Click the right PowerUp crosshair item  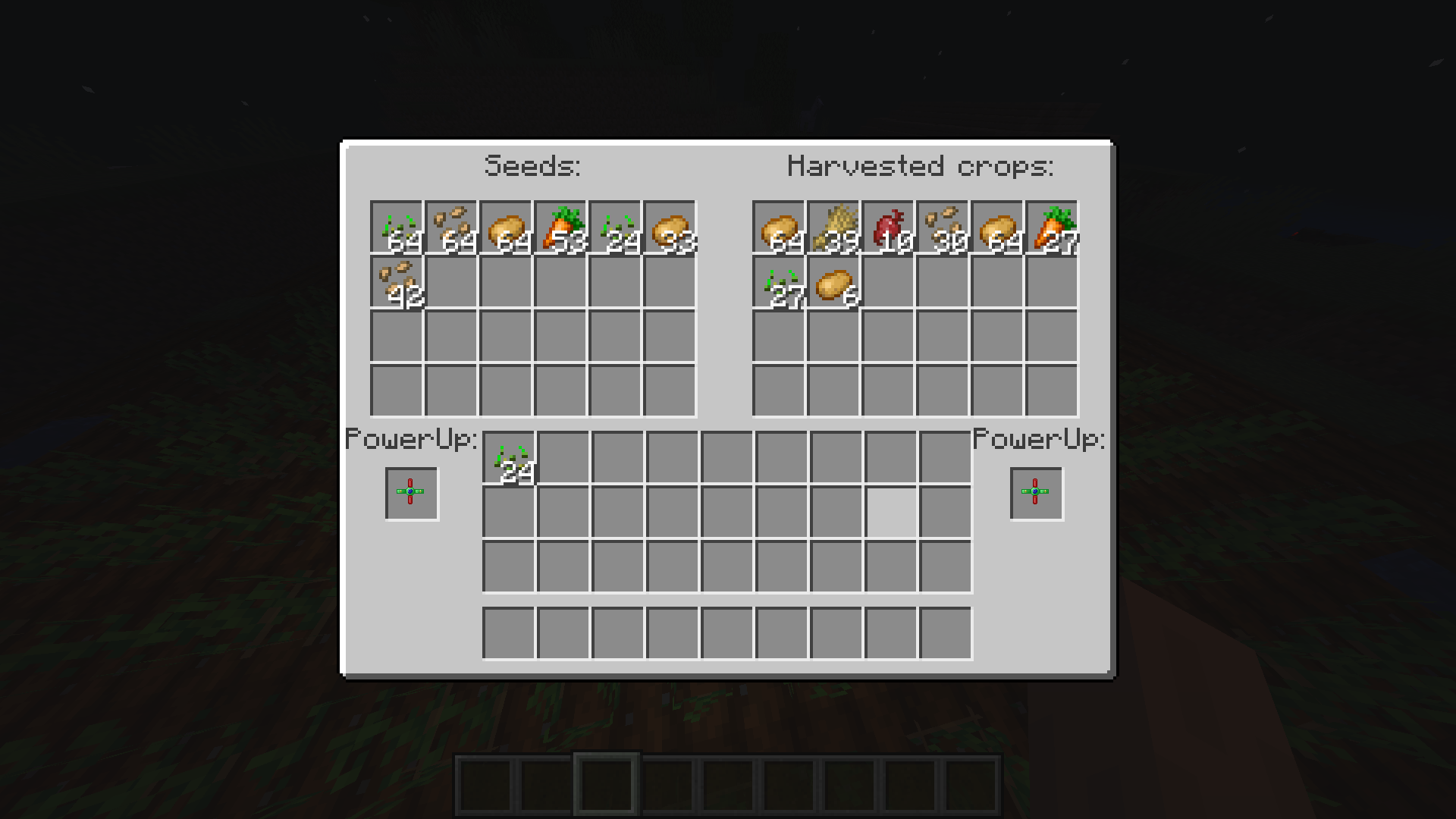(x=1036, y=493)
